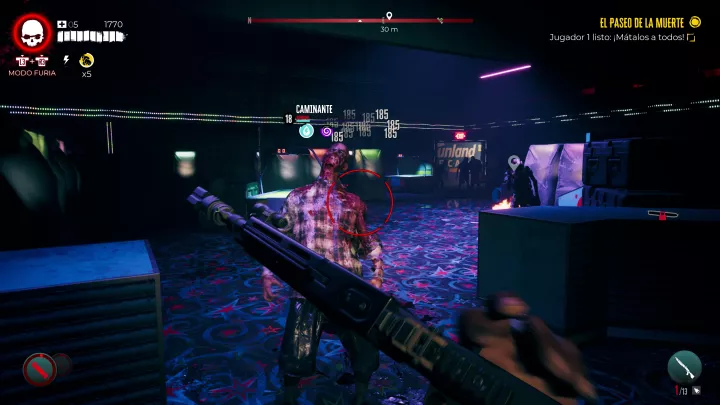
Task: Select the yellow skill card icon
Action: point(86,60)
